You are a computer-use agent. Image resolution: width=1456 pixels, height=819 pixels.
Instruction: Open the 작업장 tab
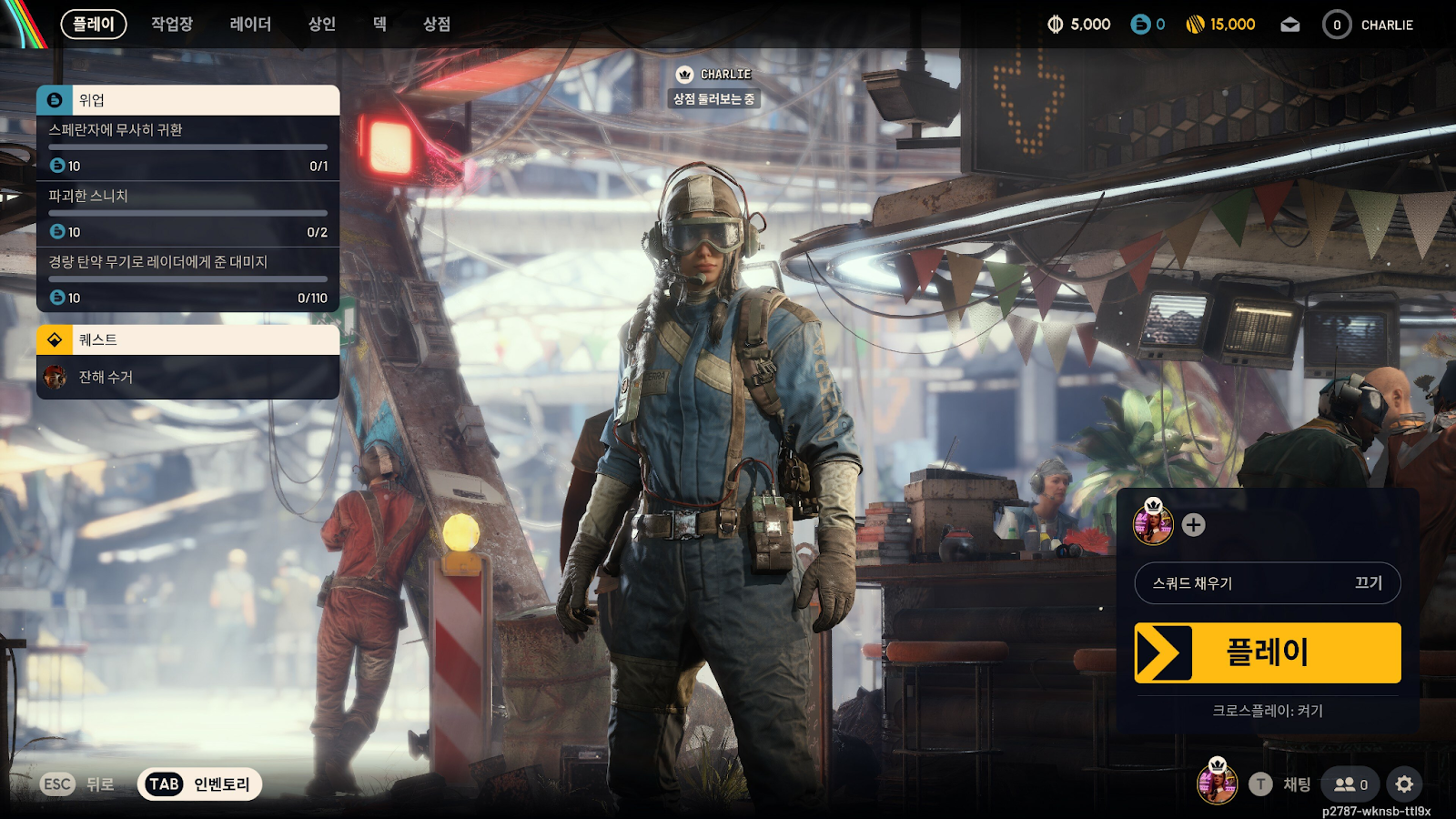click(172, 25)
